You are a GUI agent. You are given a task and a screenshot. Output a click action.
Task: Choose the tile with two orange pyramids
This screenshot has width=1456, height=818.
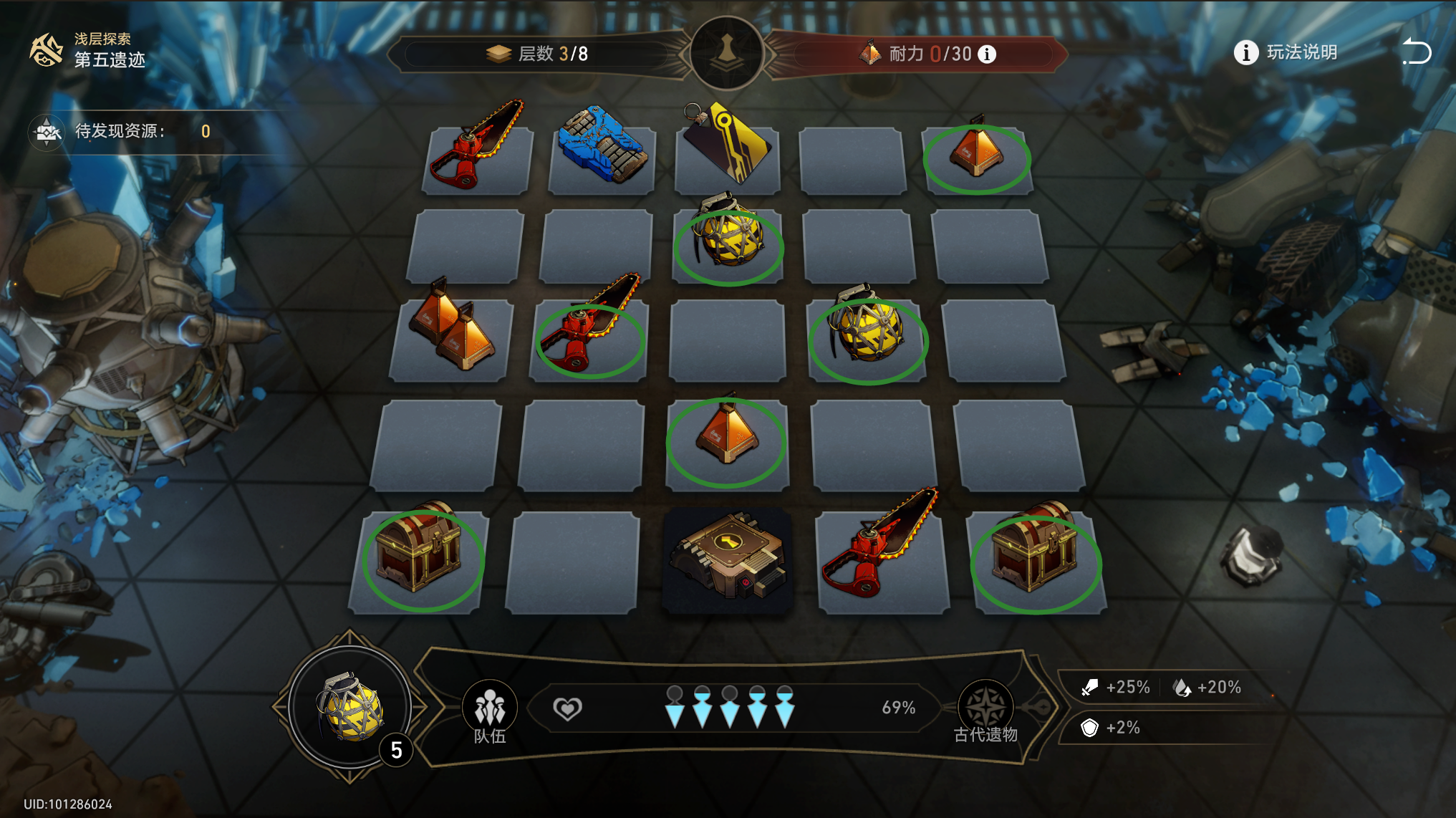pyautogui.click(x=451, y=332)
